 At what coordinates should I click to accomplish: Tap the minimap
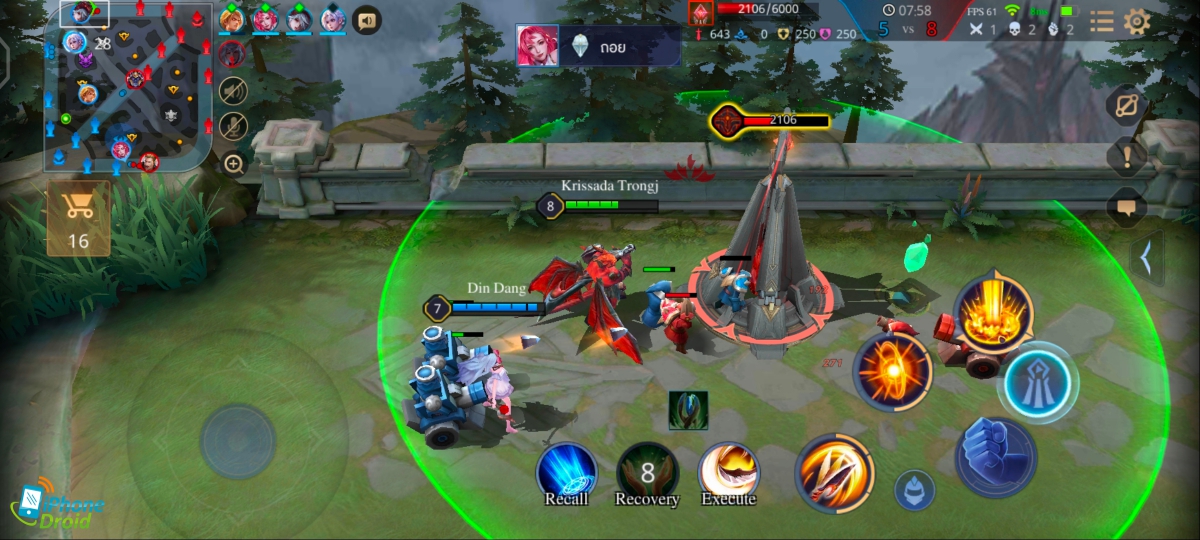tap(128, 86)
